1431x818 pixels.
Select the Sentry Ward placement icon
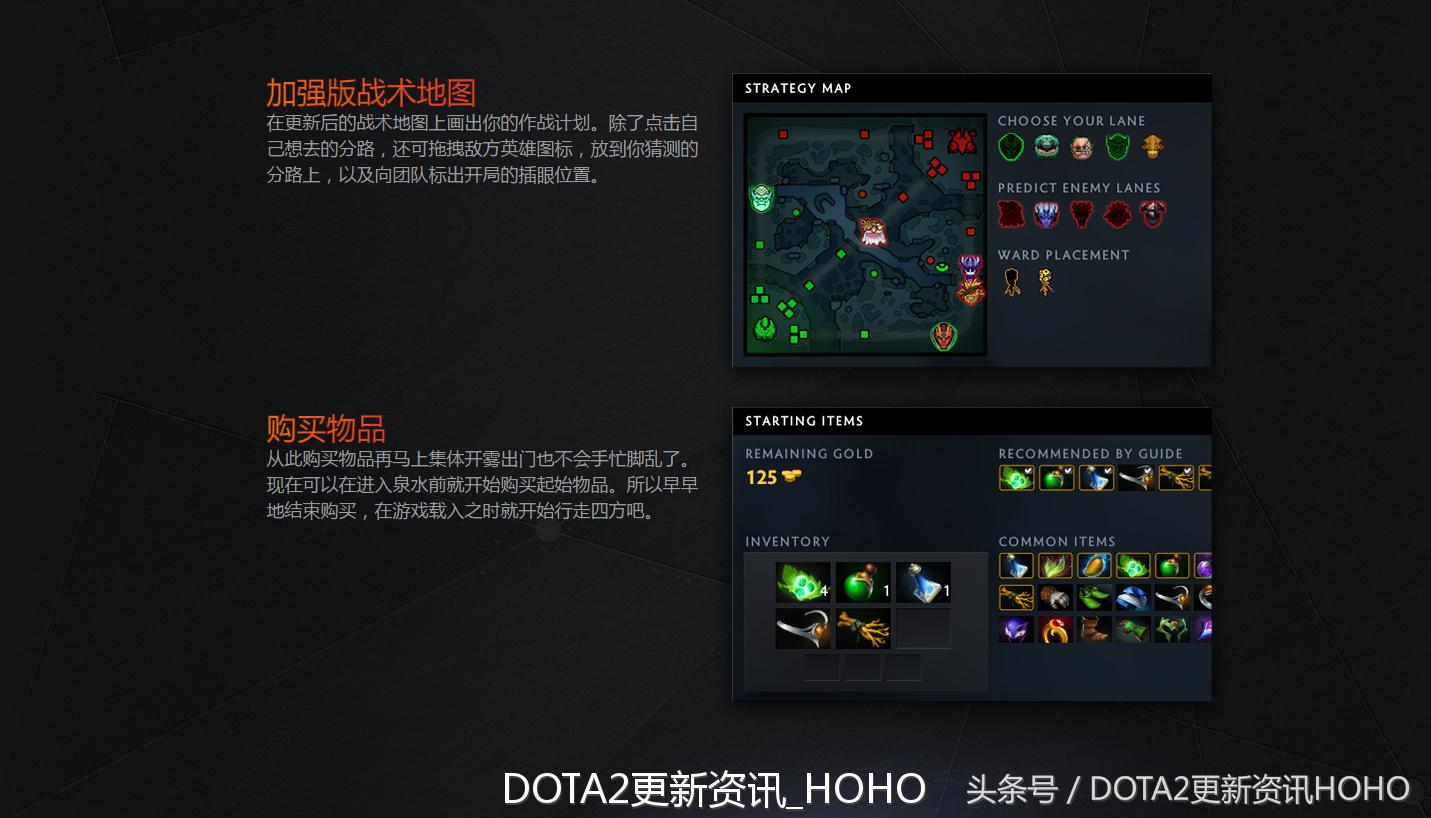(x=1044, y=280)
